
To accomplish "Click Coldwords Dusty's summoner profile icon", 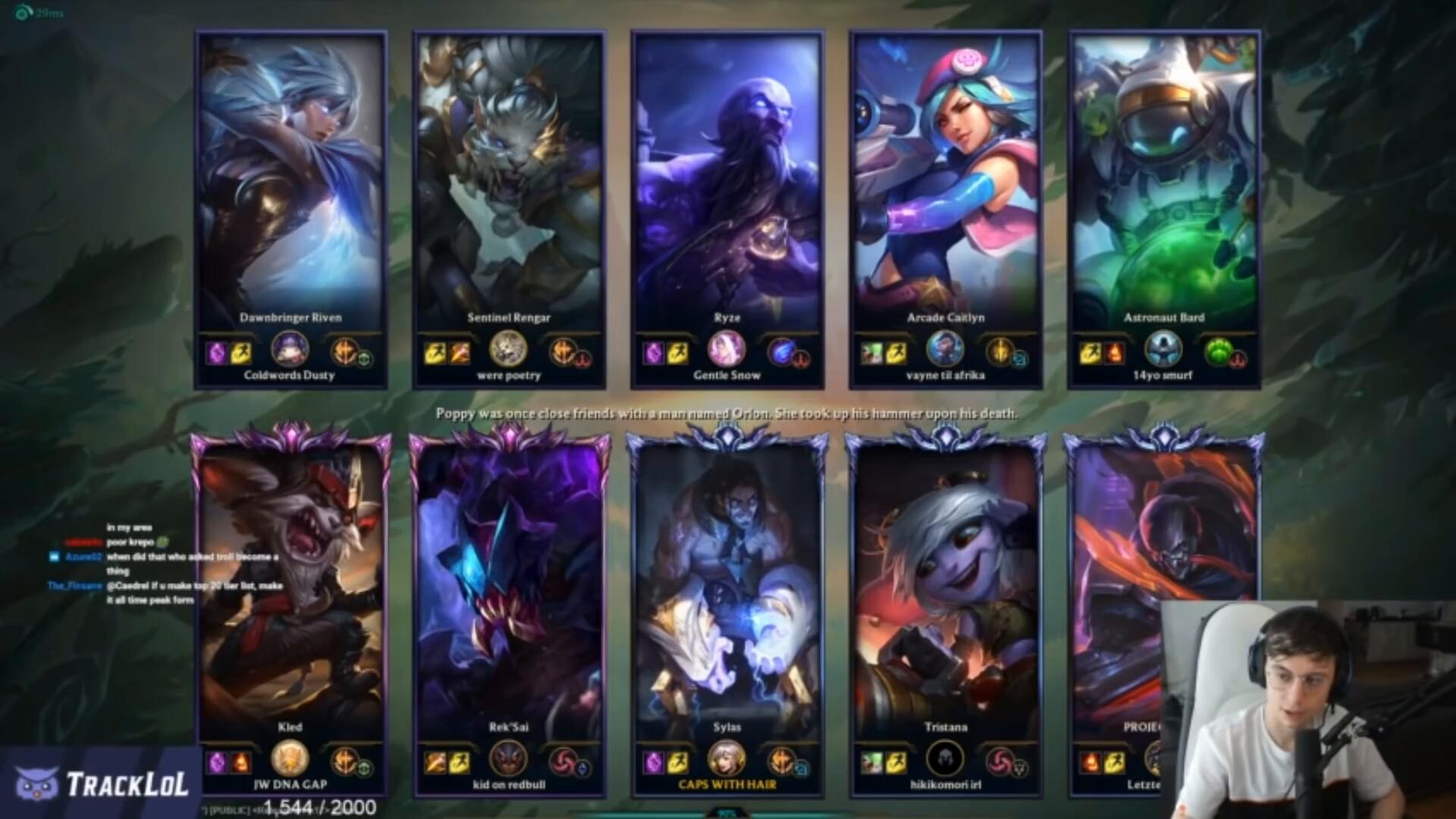I will (x=290, y=350).
